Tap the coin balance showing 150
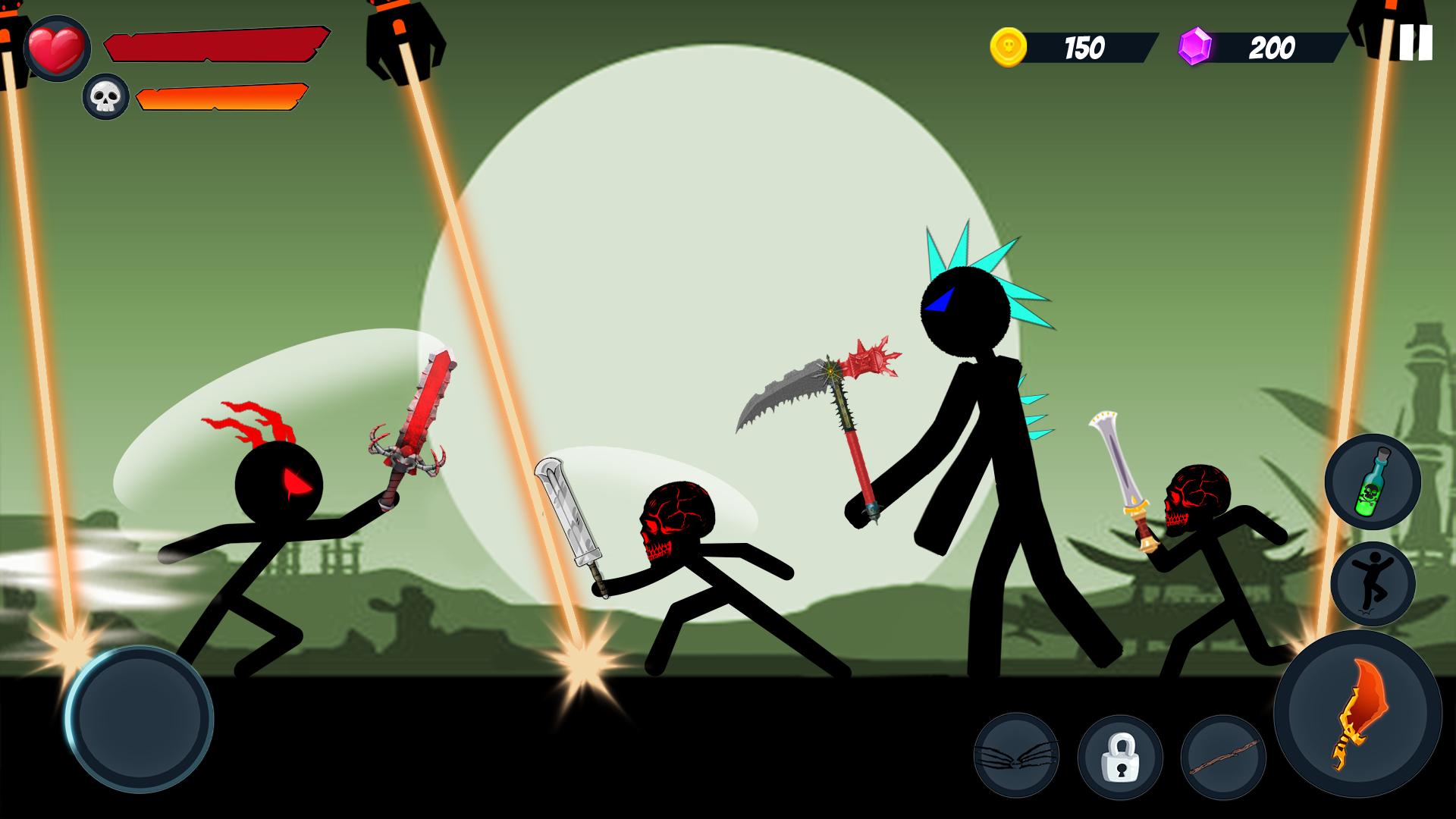 coord(1084,45)
